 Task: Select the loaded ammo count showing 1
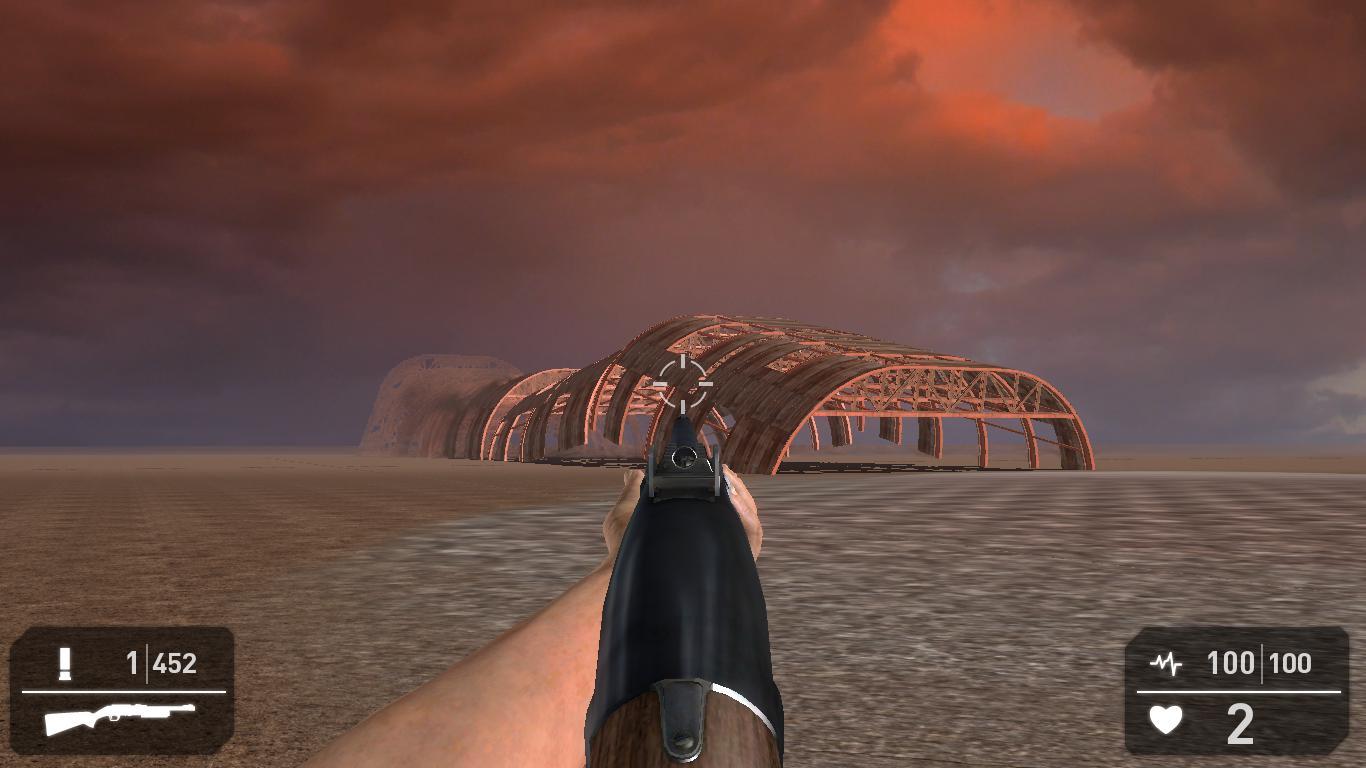(135, 662)
